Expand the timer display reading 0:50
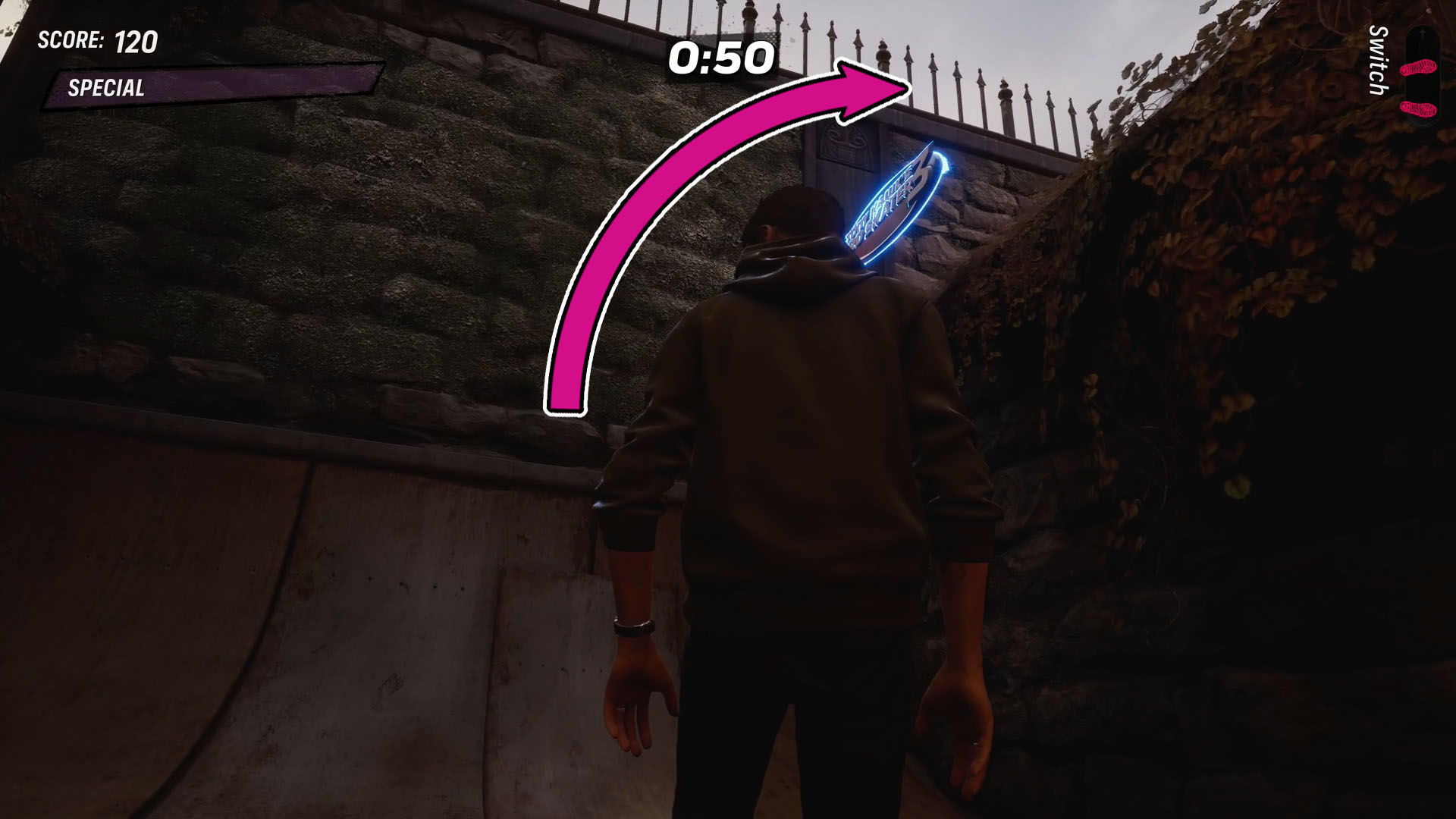1456x819 pixels. pyautogui.click(x=720, y=59)
